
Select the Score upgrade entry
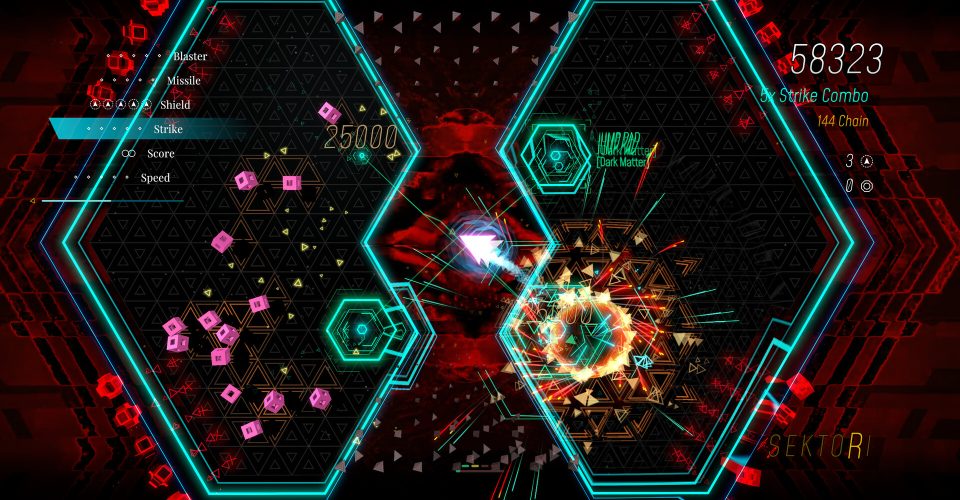160,153
